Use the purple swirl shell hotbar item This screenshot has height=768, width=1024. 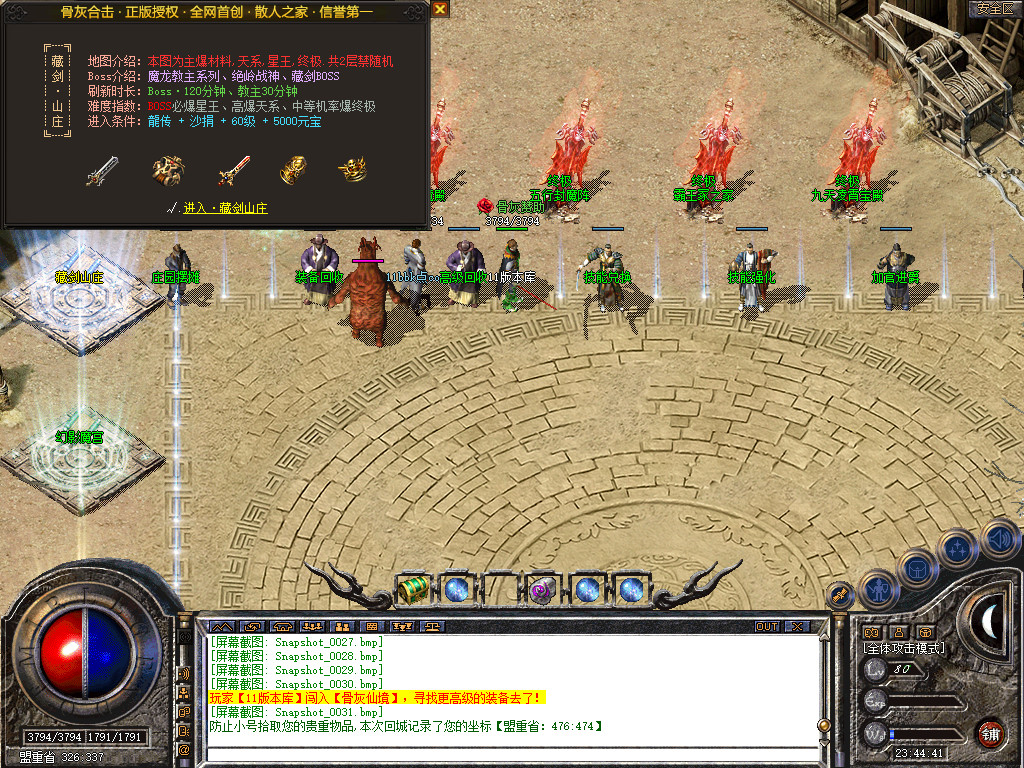[543, 590]
